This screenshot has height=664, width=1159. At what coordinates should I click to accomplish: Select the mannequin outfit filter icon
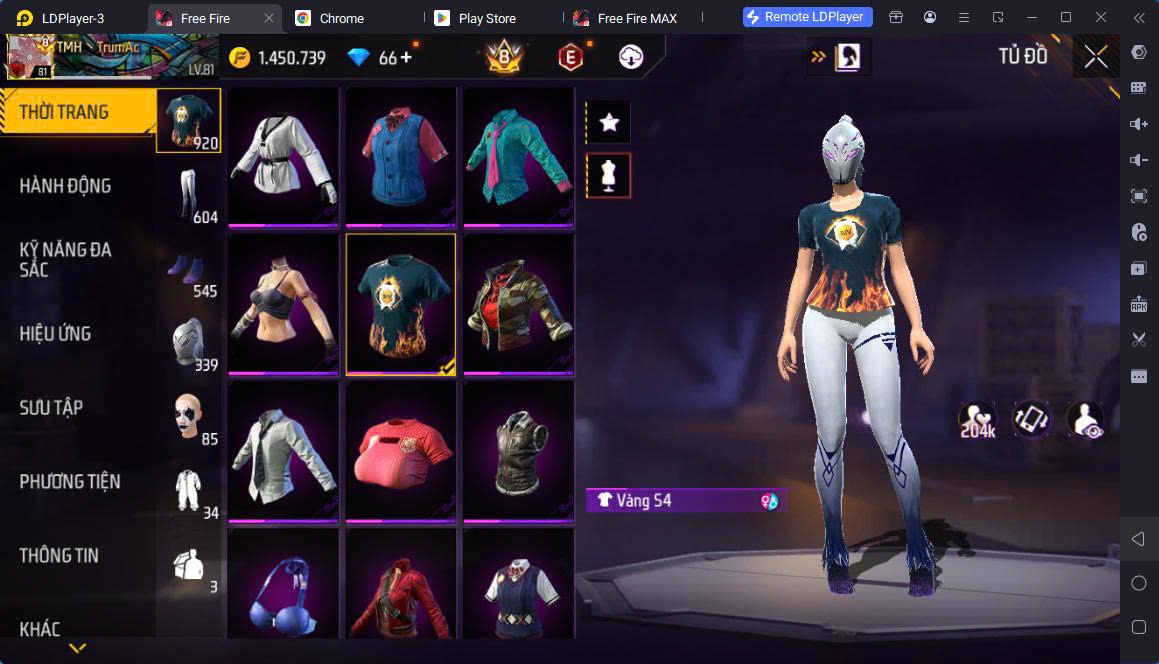[x=609, y=176]
